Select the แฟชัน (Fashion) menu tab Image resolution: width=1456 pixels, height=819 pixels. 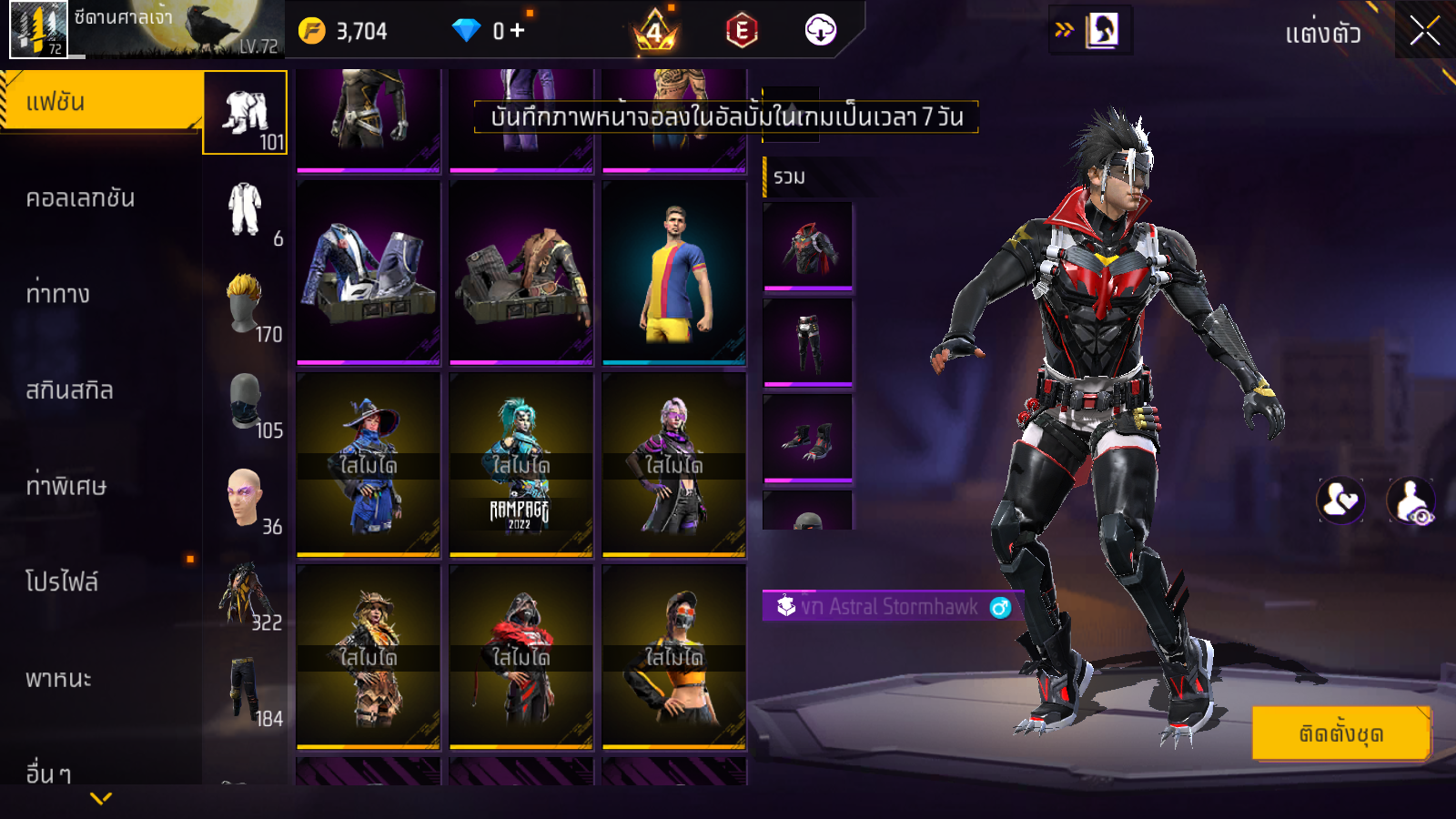pos(100,102)
